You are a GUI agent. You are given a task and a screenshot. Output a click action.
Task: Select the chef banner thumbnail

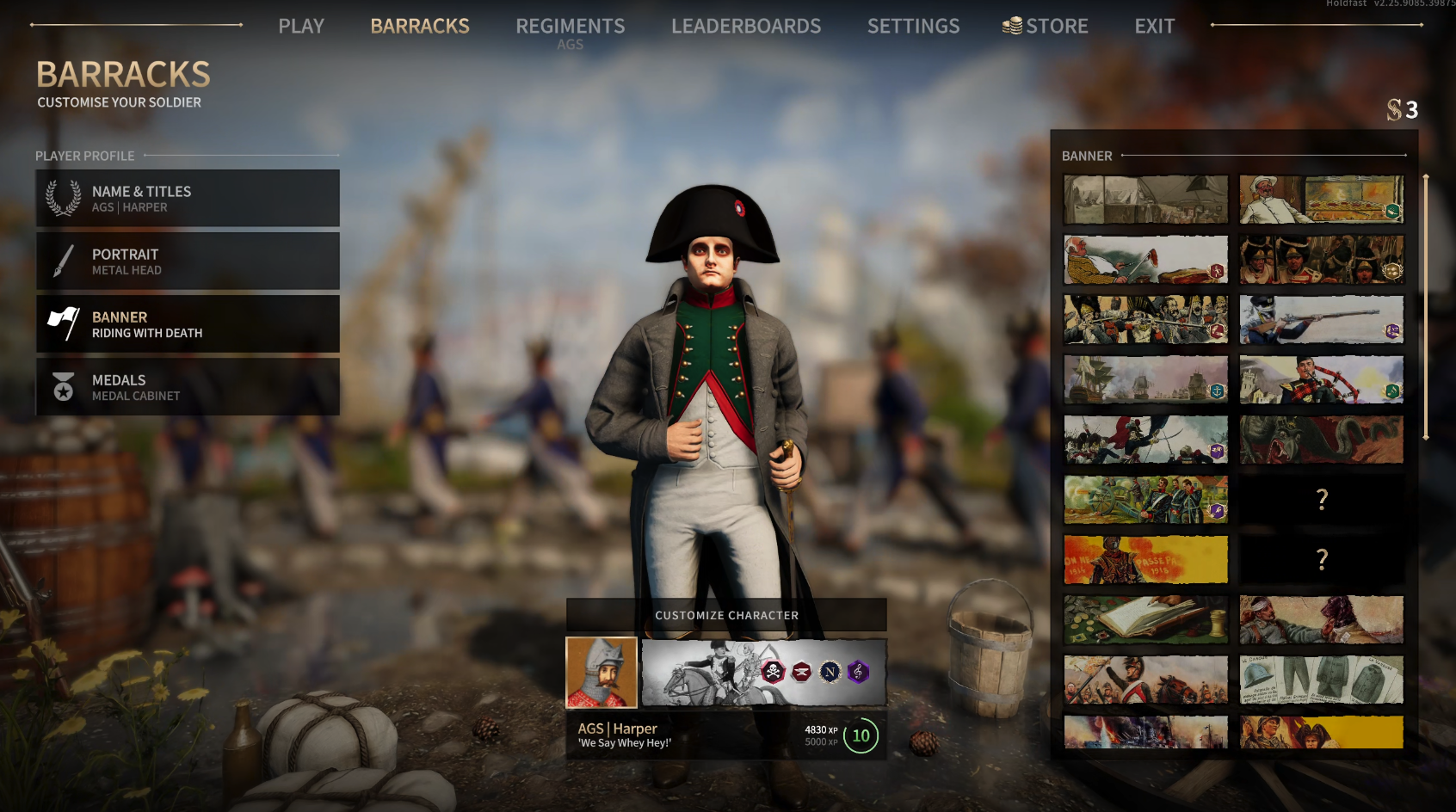1321,200
